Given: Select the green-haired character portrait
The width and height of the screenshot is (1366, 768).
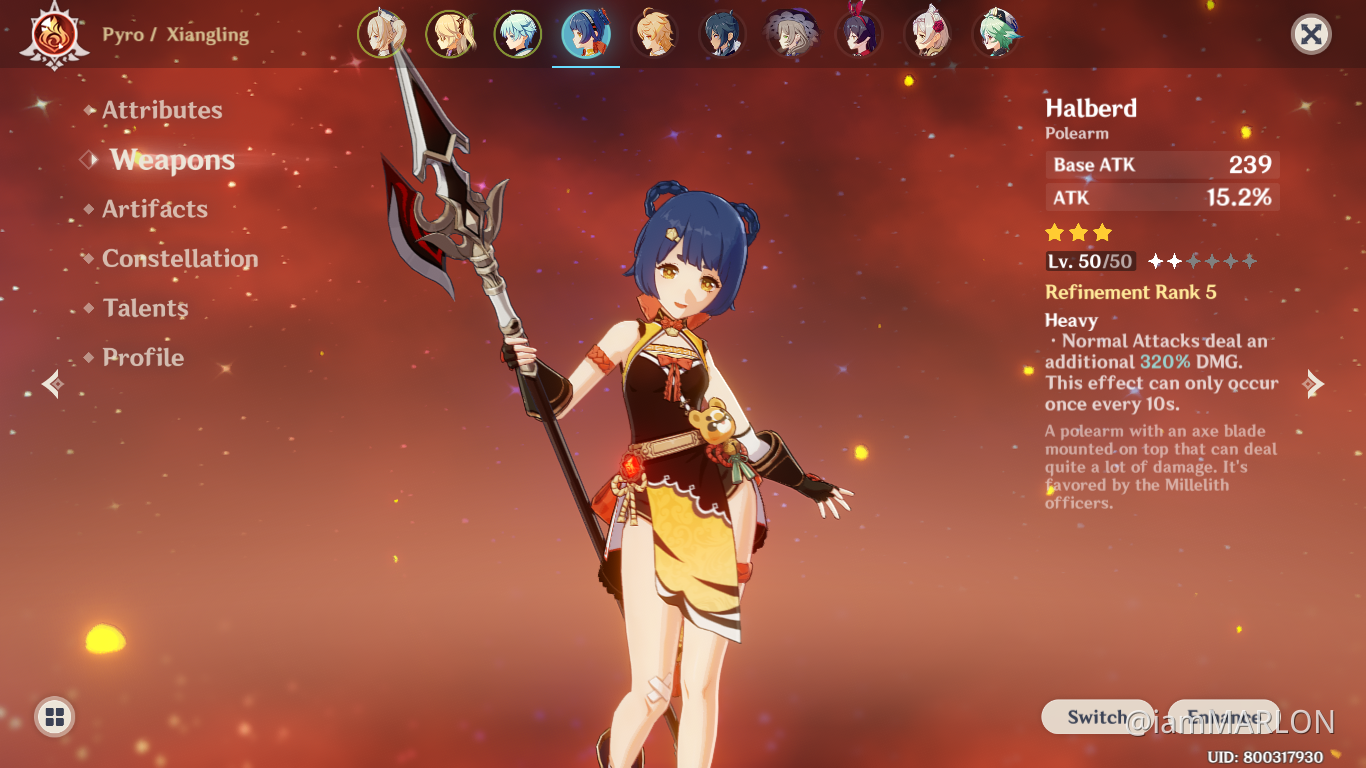Looking at the screenshot, I should point(997,33).
